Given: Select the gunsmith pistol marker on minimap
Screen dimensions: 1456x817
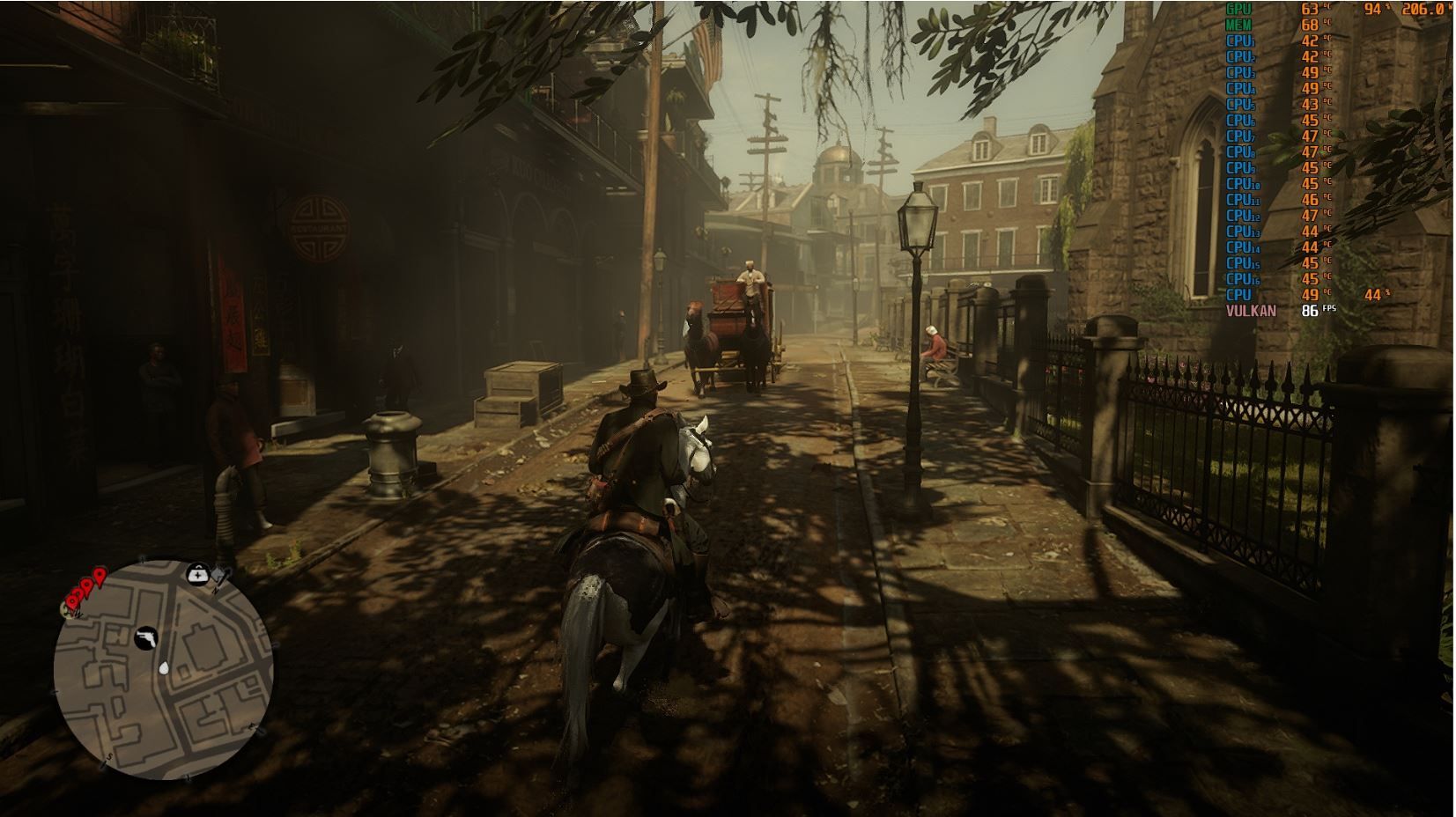Looking at the screenshot, I should [145, 638].
